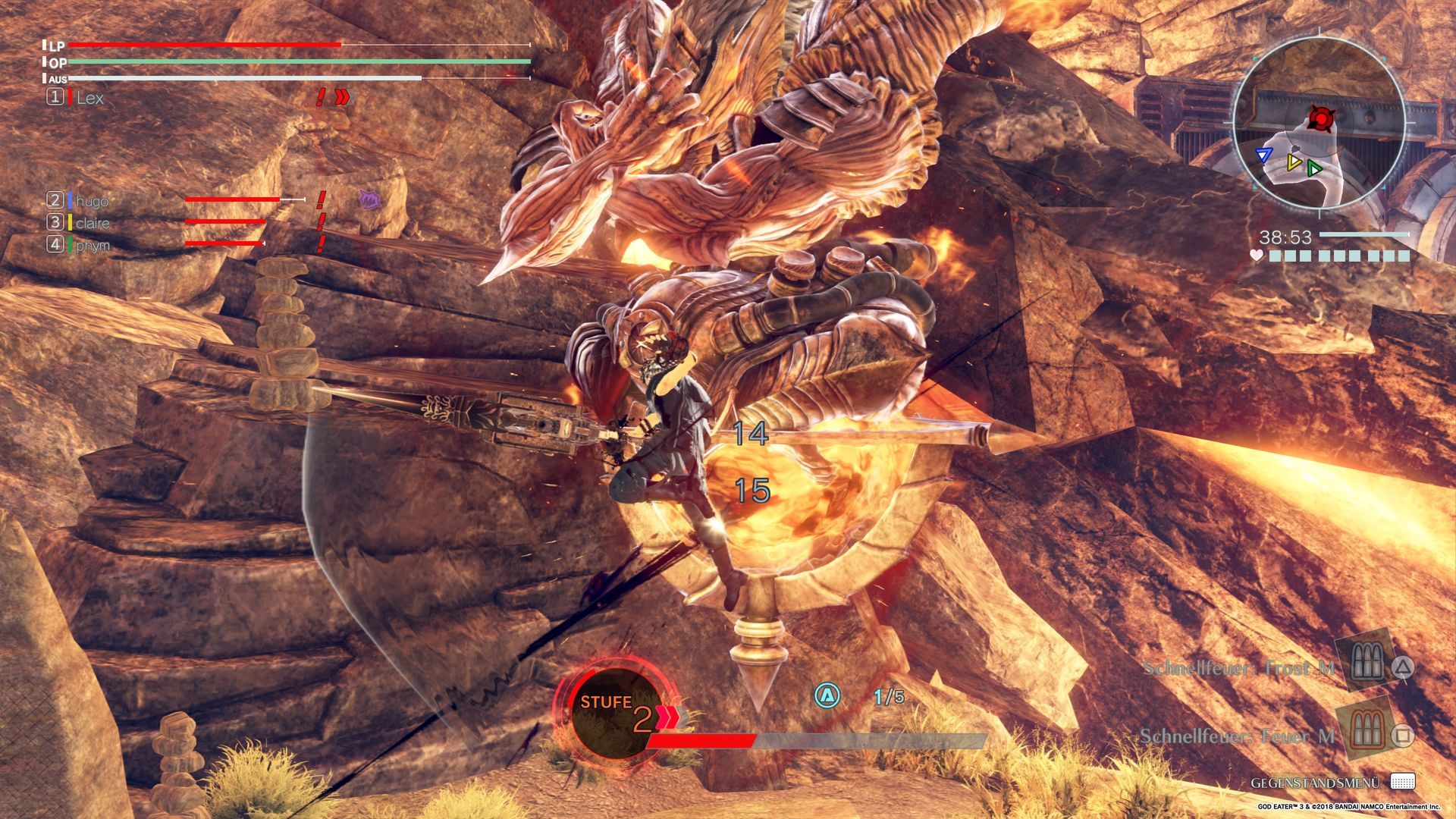Click the red enemy marker on the minimap
The width and height of the screenshot is (1456, 819).
(1321, 118)
